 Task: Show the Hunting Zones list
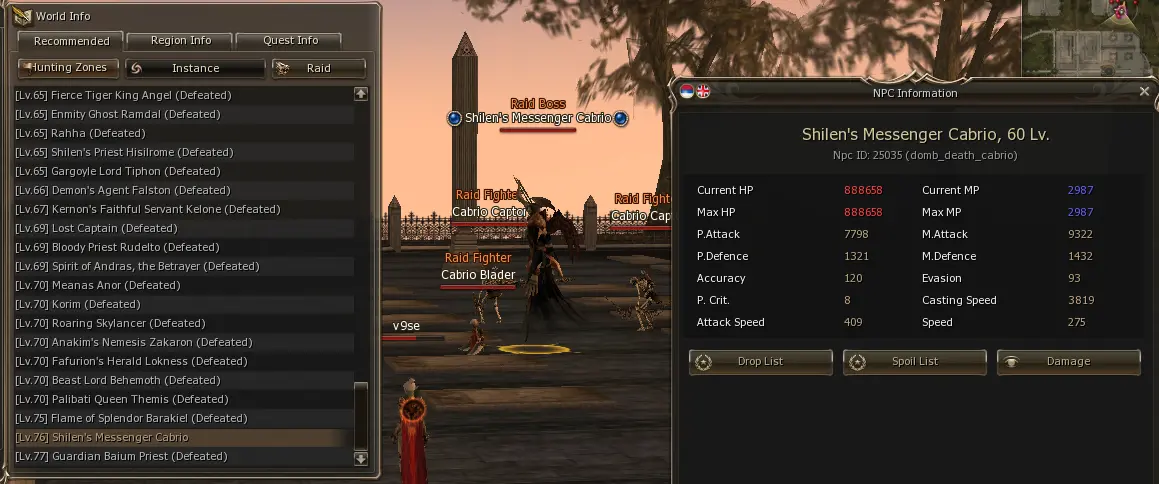coord(69,68)
